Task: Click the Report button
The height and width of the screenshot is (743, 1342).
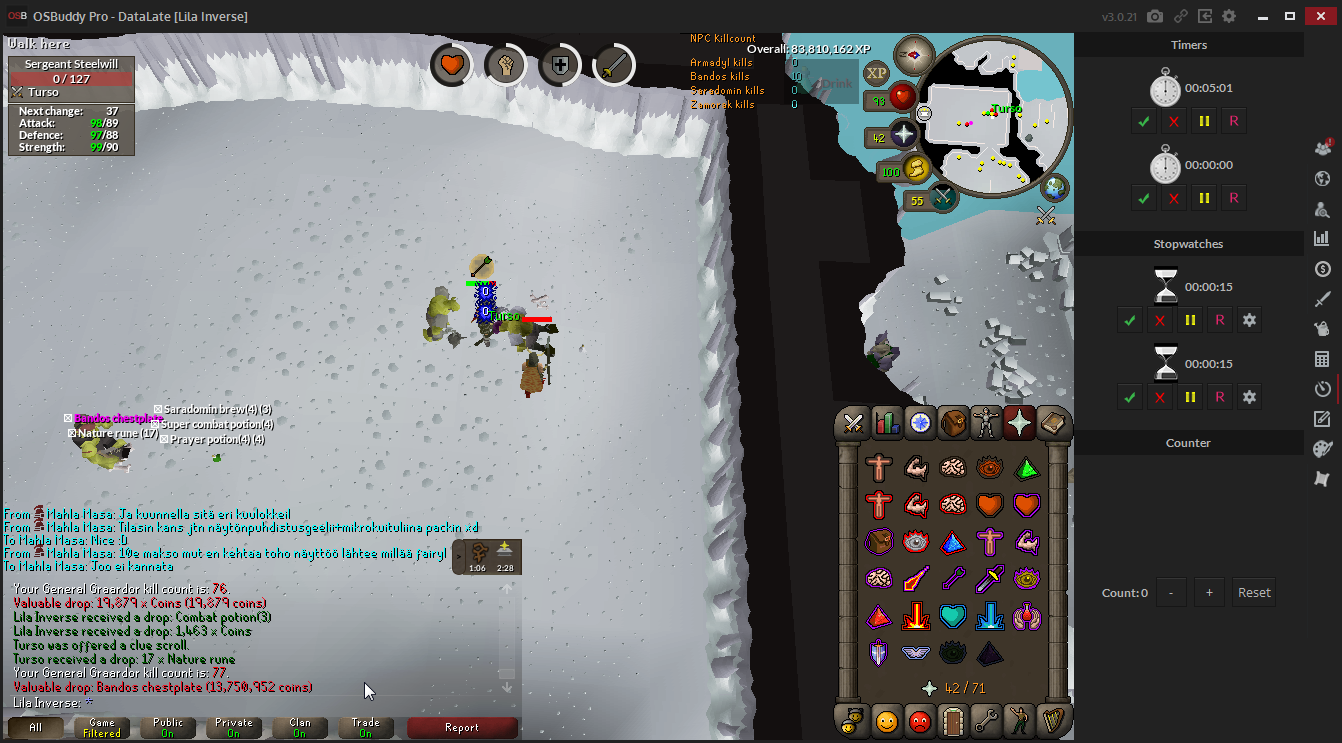Action: tap(462, 727)
